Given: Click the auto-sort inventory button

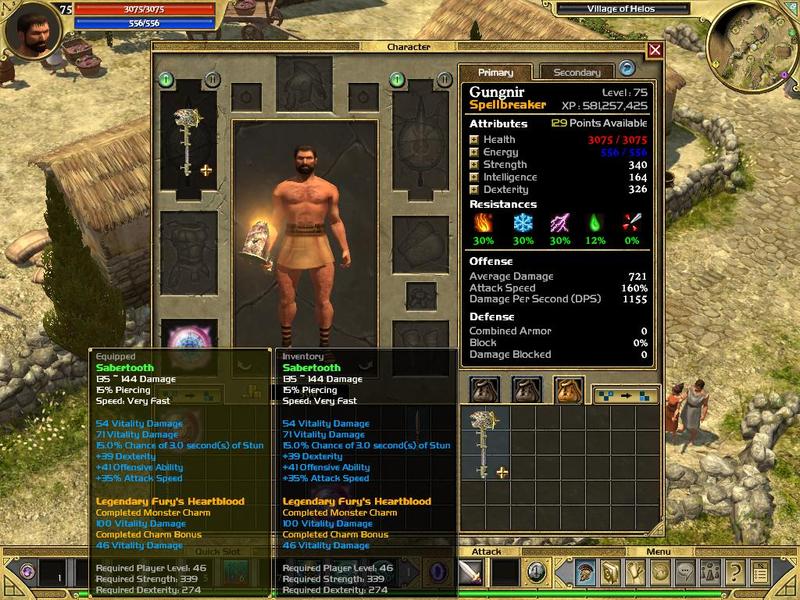Looking at the screenshot, I should point(626,395).
